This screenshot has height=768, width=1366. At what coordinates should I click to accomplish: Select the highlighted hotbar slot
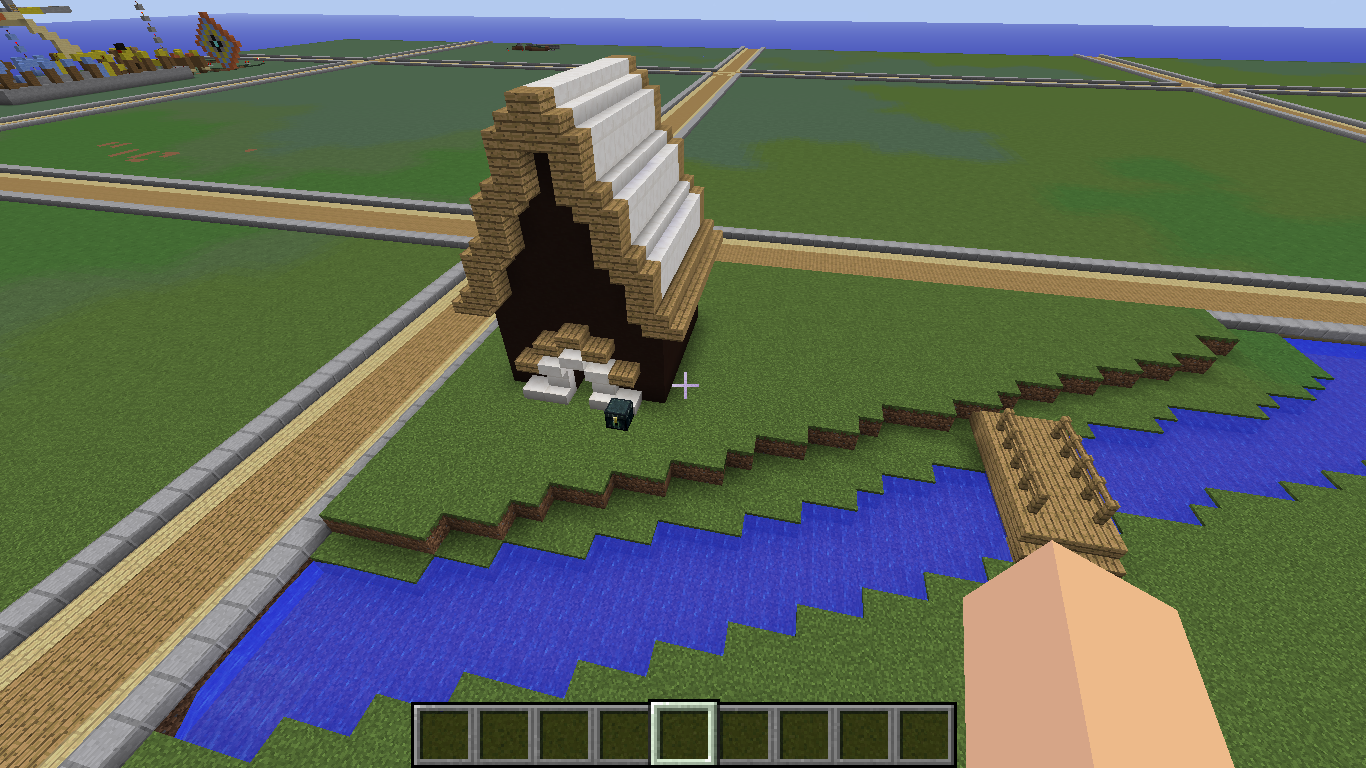click(x=684, y=734)
